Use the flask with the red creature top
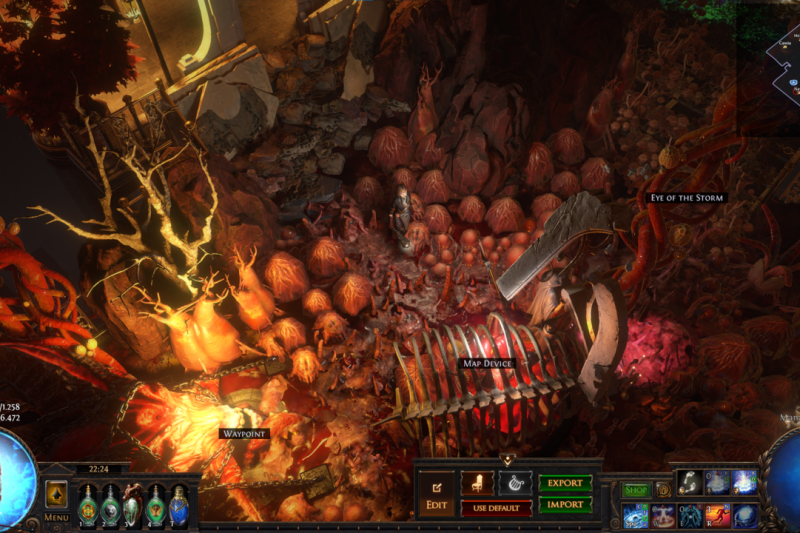The width and height of the screenshot is (800, 533). 132,504
